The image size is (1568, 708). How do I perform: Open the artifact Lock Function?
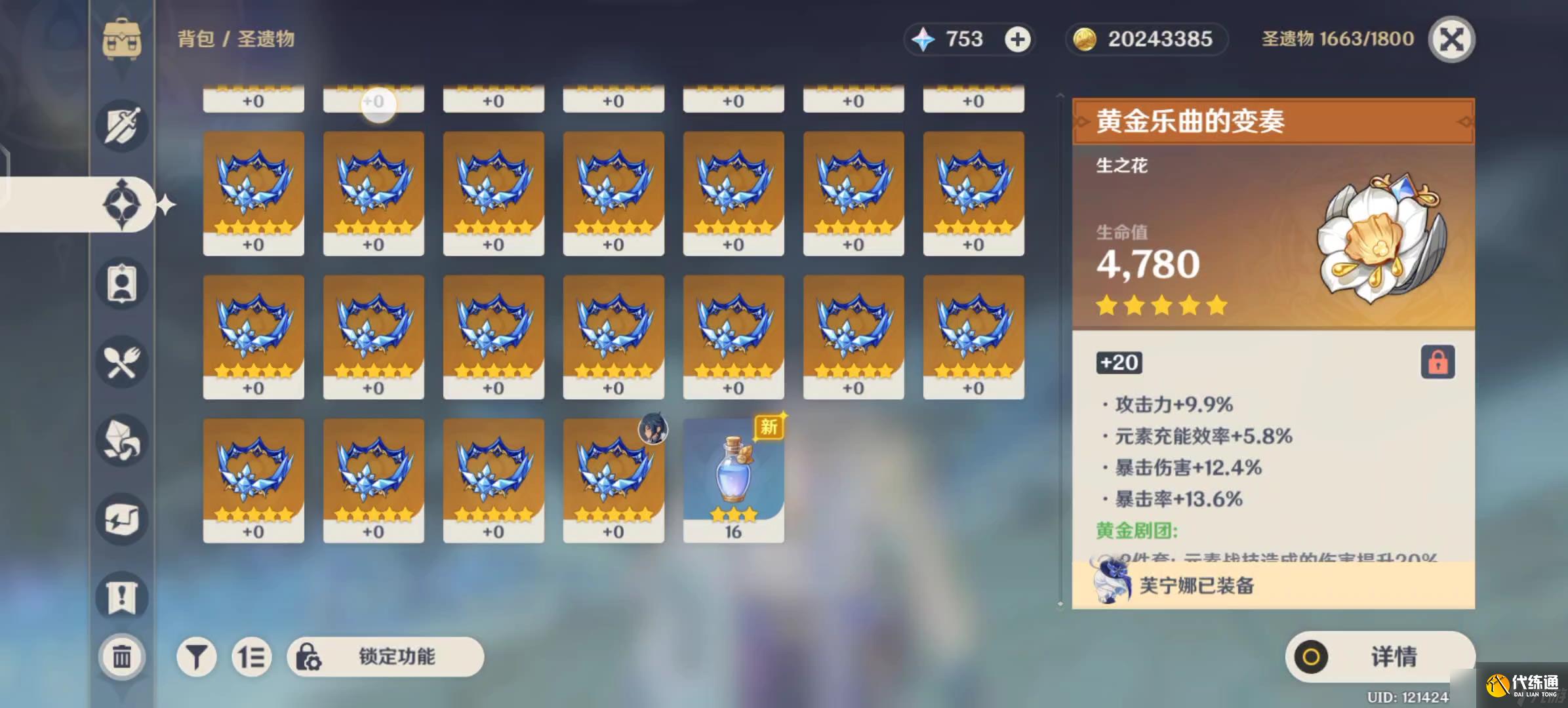[386, 656]
